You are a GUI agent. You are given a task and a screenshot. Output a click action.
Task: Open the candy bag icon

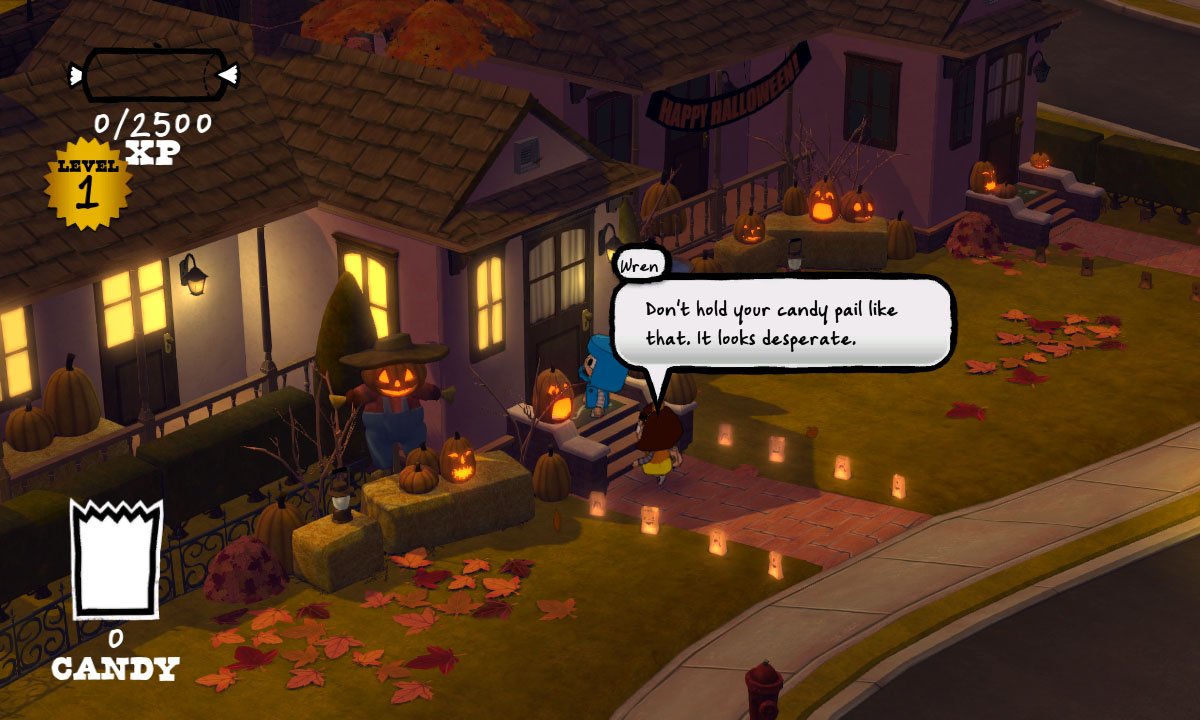pyautogui.click(x=115, y=558)
